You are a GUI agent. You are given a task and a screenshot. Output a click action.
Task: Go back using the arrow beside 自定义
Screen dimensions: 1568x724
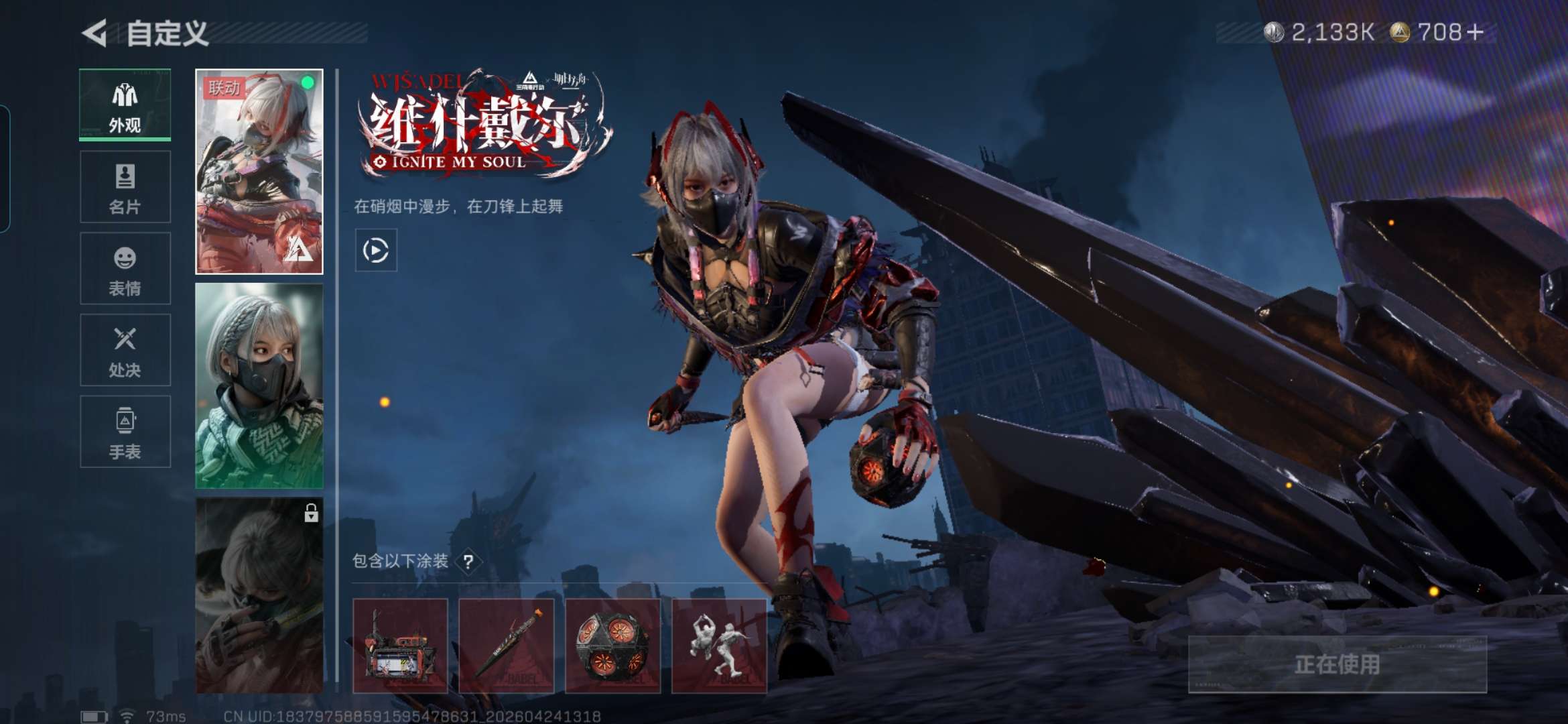[x=95, y=33]
